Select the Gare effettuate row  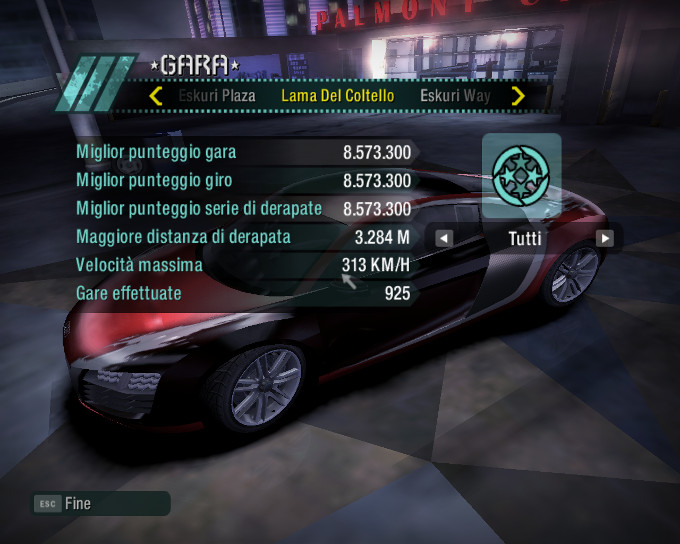(243, 294)
